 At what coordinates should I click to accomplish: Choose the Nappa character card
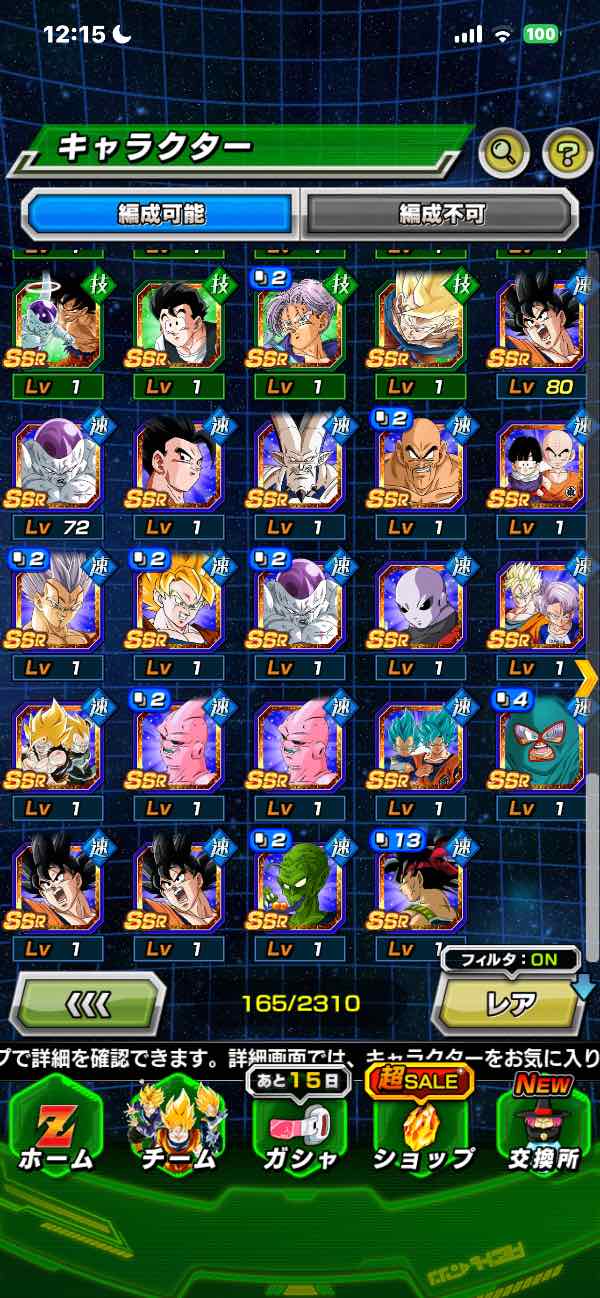click(x=420, y=469)
